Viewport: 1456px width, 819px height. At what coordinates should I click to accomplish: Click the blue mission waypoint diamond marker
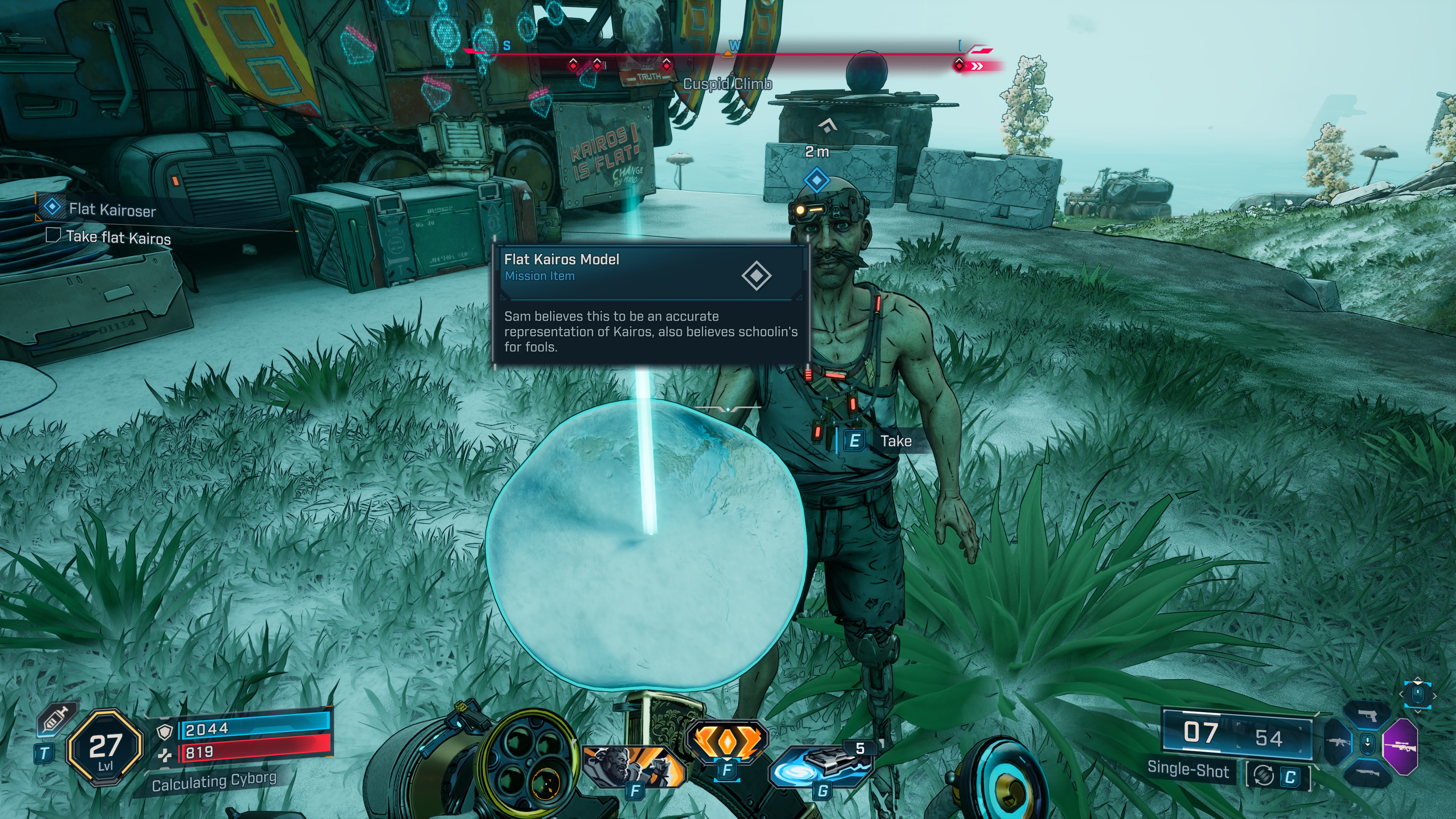(x=817, y=181)
